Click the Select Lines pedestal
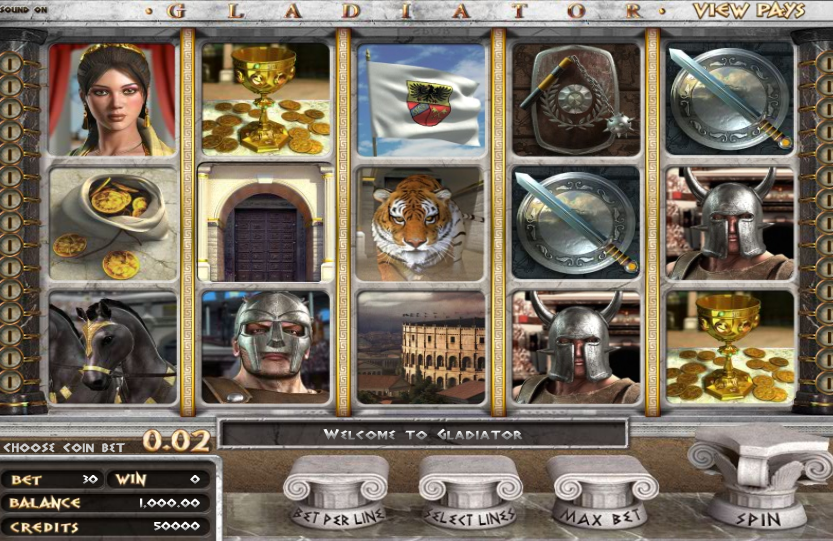This screenshot has height=541, width=833. (469, 495)
